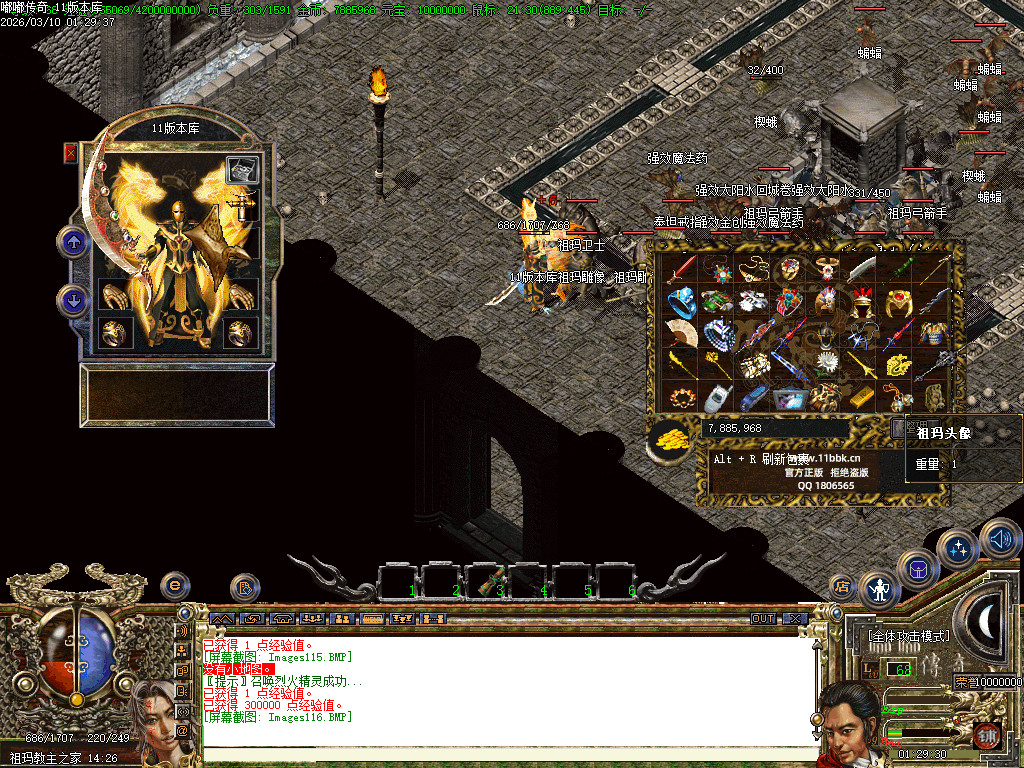Open the shop with the 店 button

click(842, 587)
